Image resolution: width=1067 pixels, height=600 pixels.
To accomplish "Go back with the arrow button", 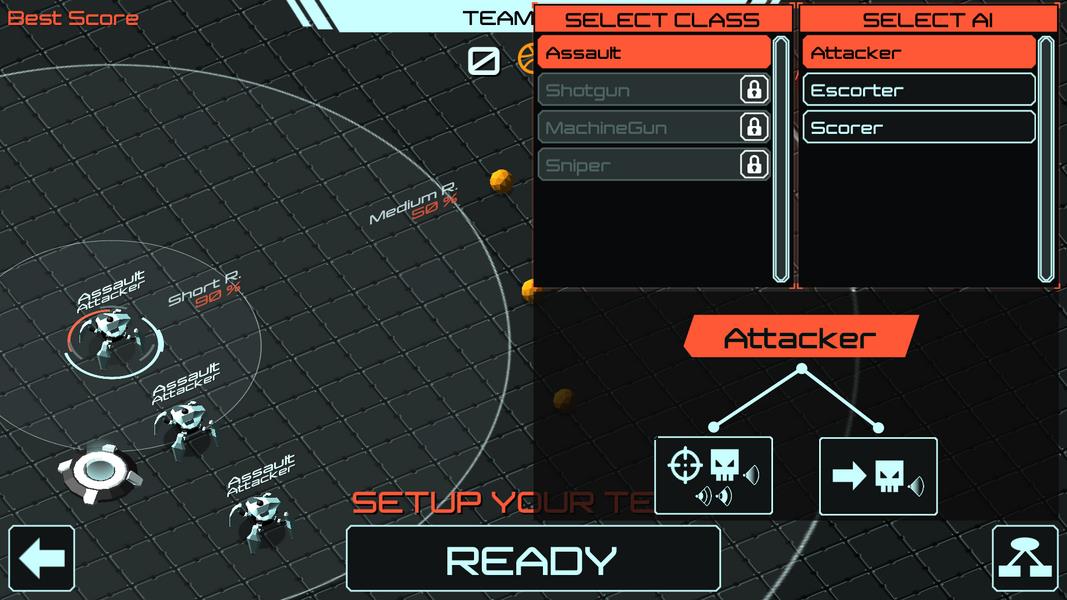I will point(42,559).
